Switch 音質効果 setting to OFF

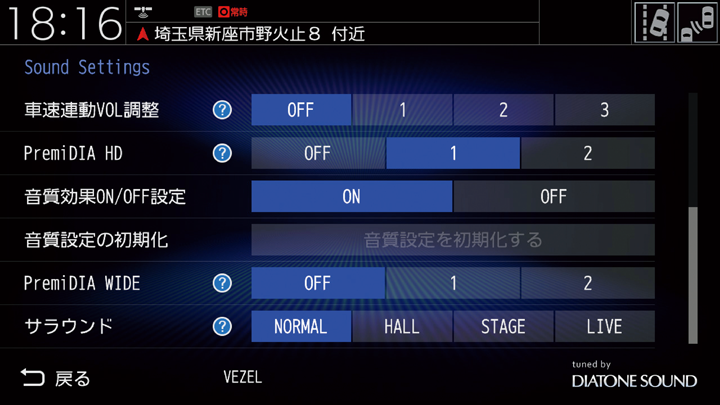553,196
